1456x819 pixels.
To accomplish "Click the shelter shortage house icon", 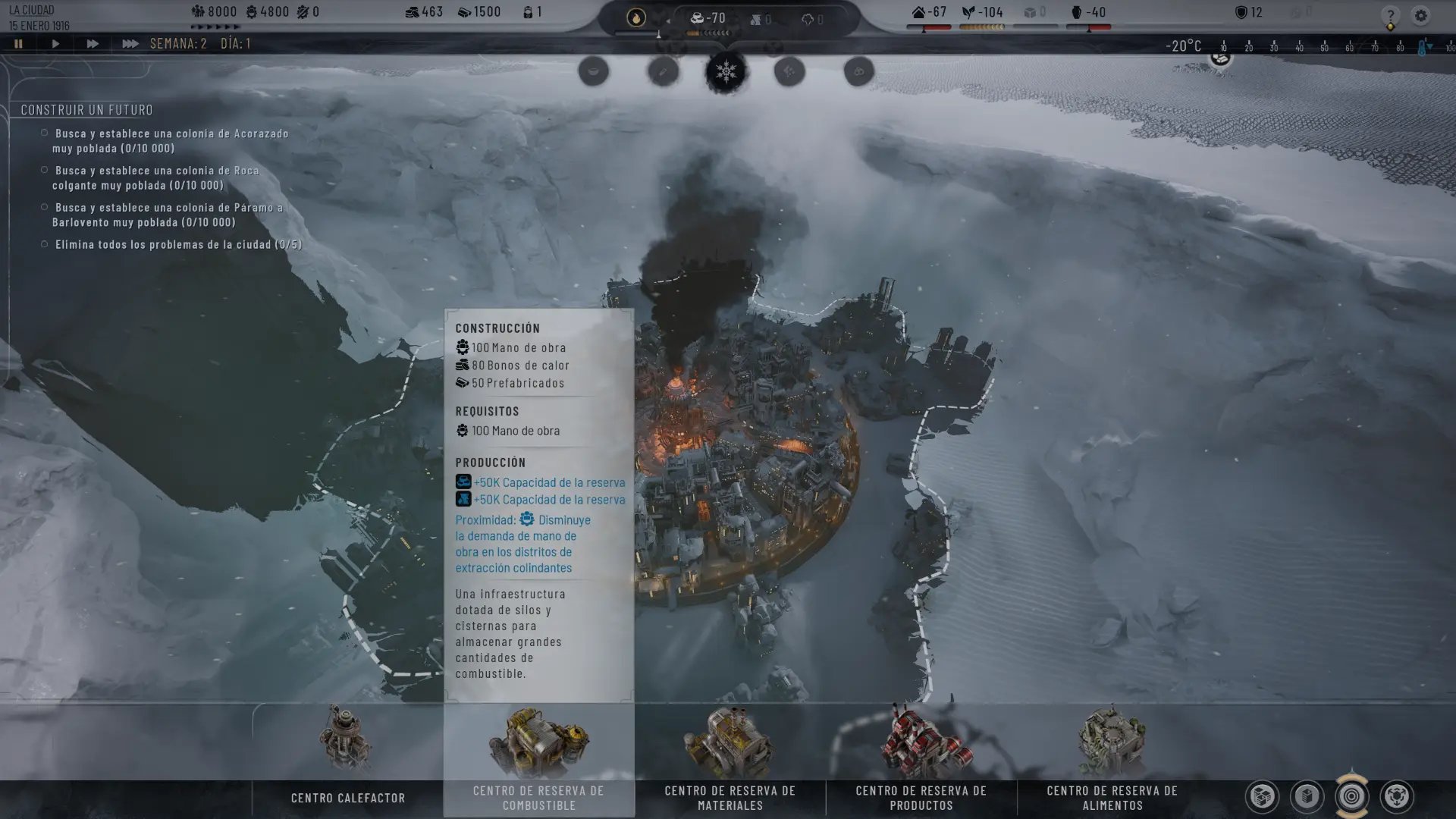I will (919, 12).
